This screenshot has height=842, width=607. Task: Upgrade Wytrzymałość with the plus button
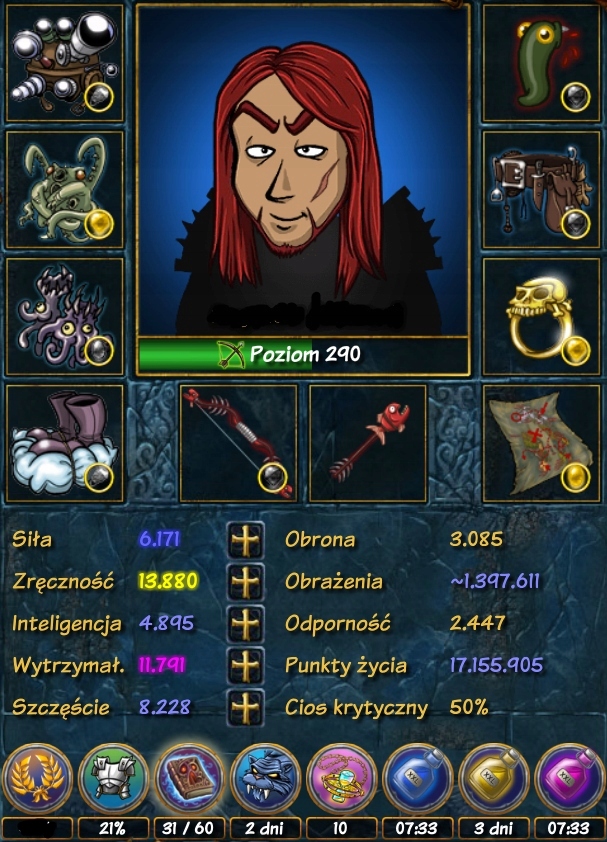[245, 665]
